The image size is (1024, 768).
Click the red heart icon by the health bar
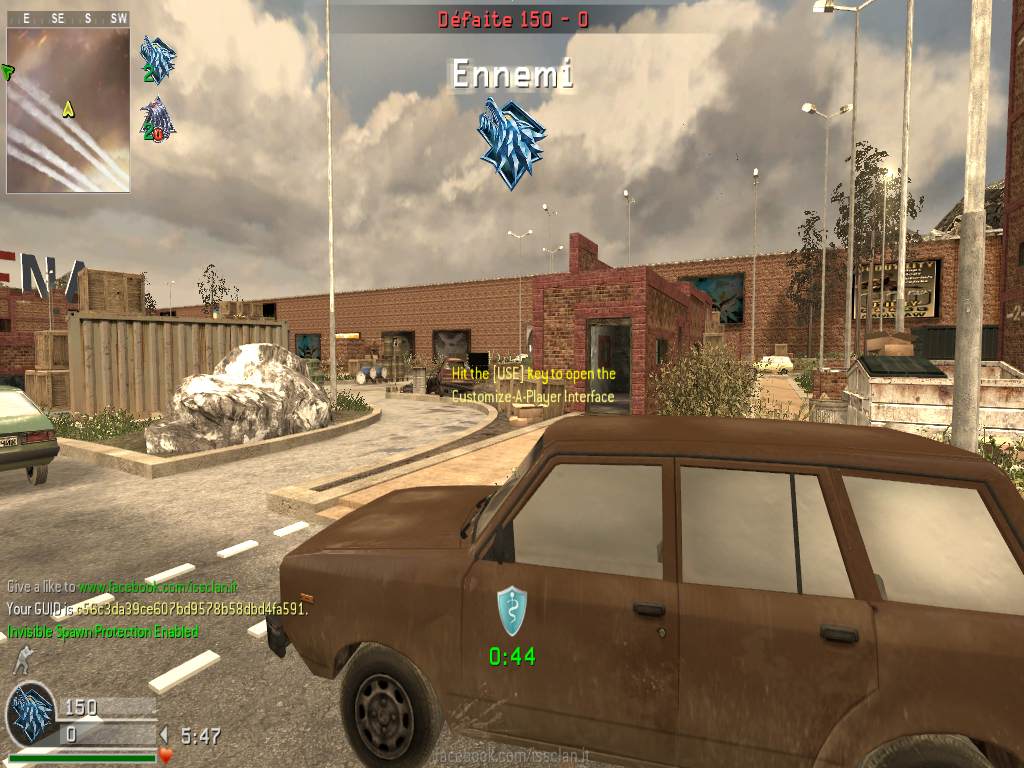pyautogui.click(x=166, y=755)
